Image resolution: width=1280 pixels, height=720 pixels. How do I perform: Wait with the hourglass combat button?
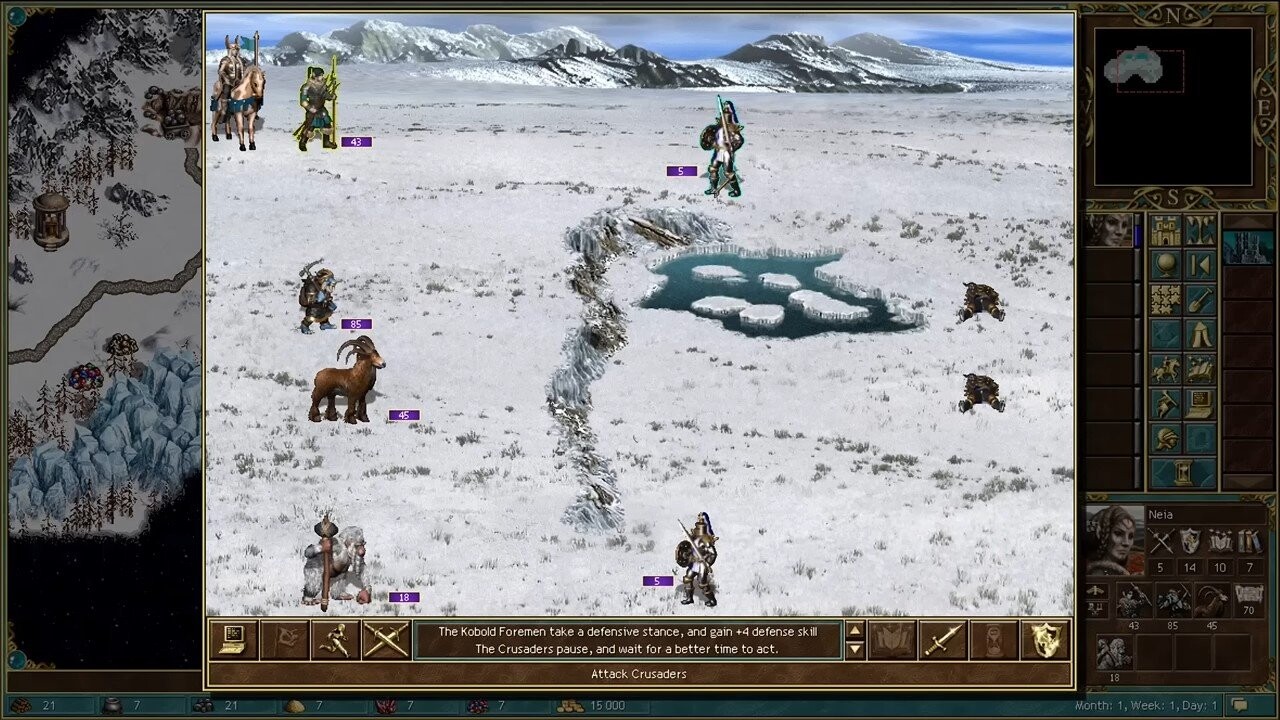(x=993, y=640)
